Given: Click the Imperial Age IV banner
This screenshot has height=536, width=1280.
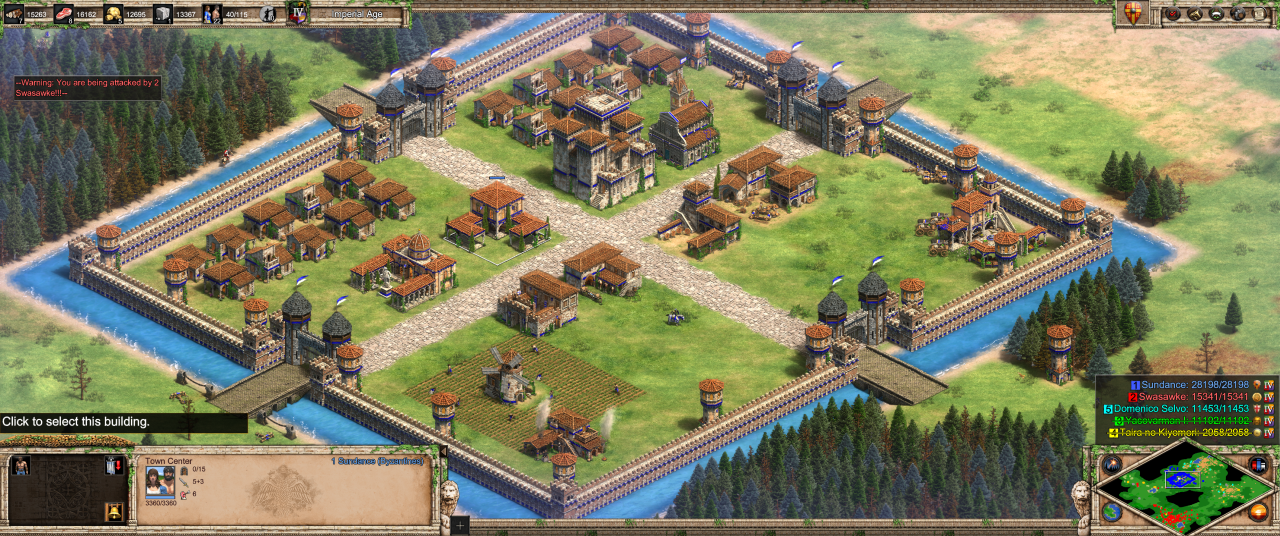Looking at the screenshot, I should coord(298,14).
